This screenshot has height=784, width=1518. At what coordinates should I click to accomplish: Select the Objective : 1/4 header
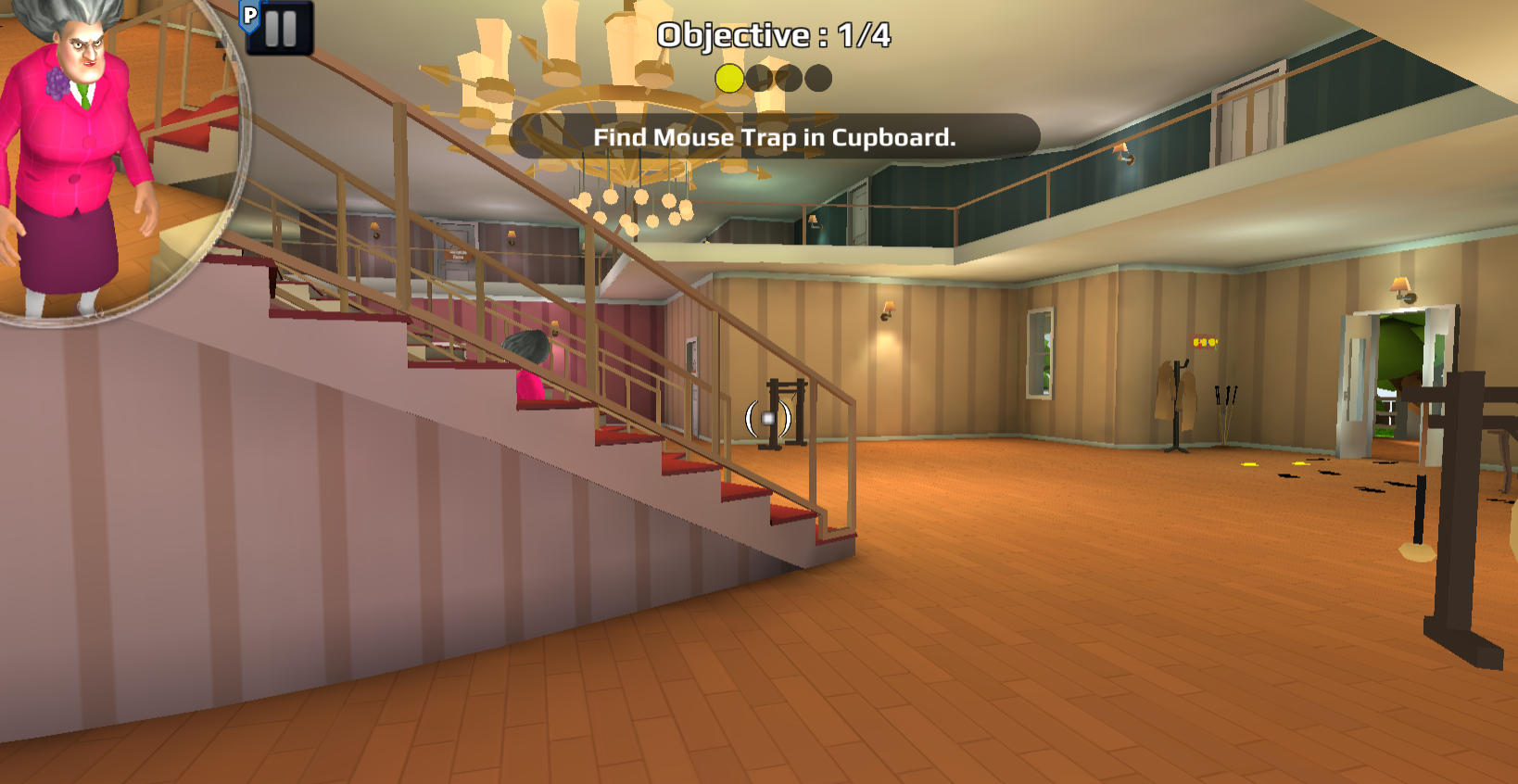pyautogui.click(x=772, y=35)
